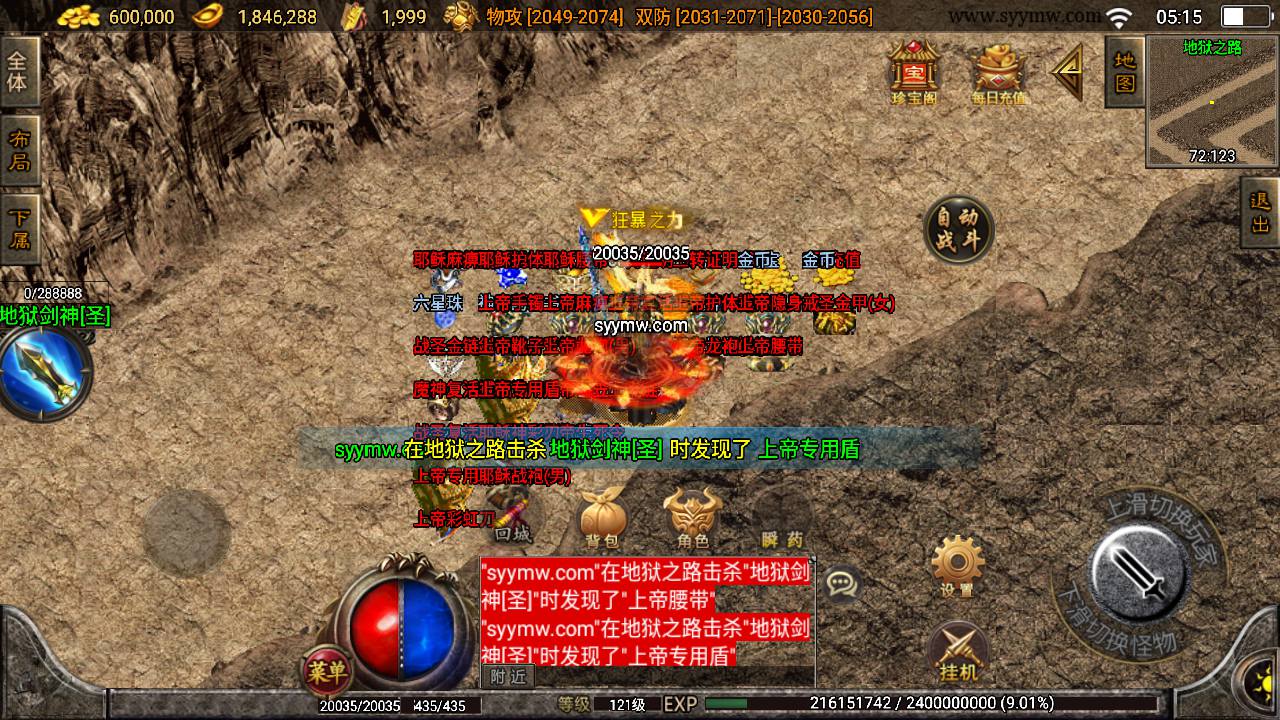Activate the 挂机 (AFK) crossed-swords icon

[959, 648]
